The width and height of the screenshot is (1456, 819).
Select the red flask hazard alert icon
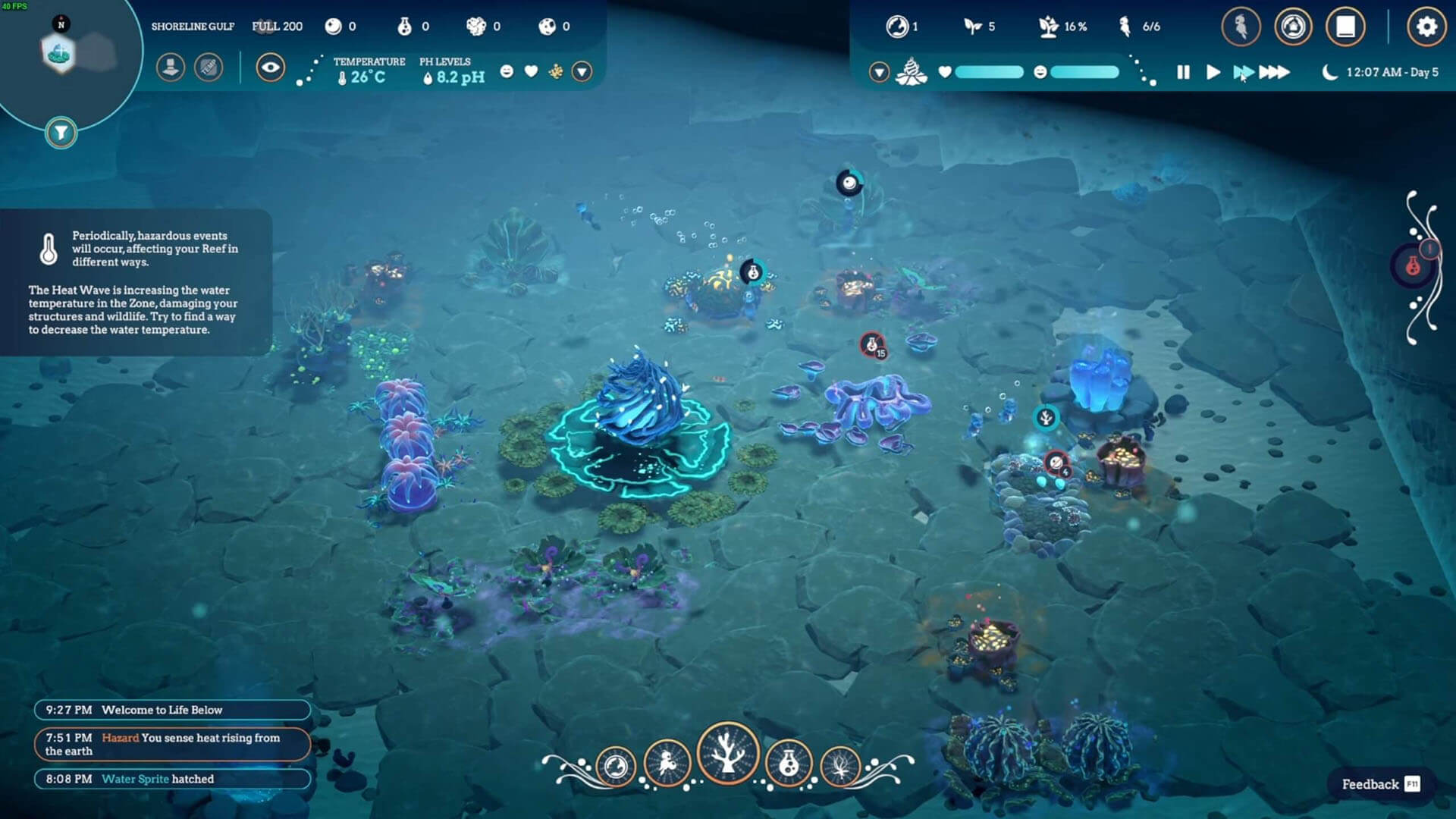pos(1412,265)
